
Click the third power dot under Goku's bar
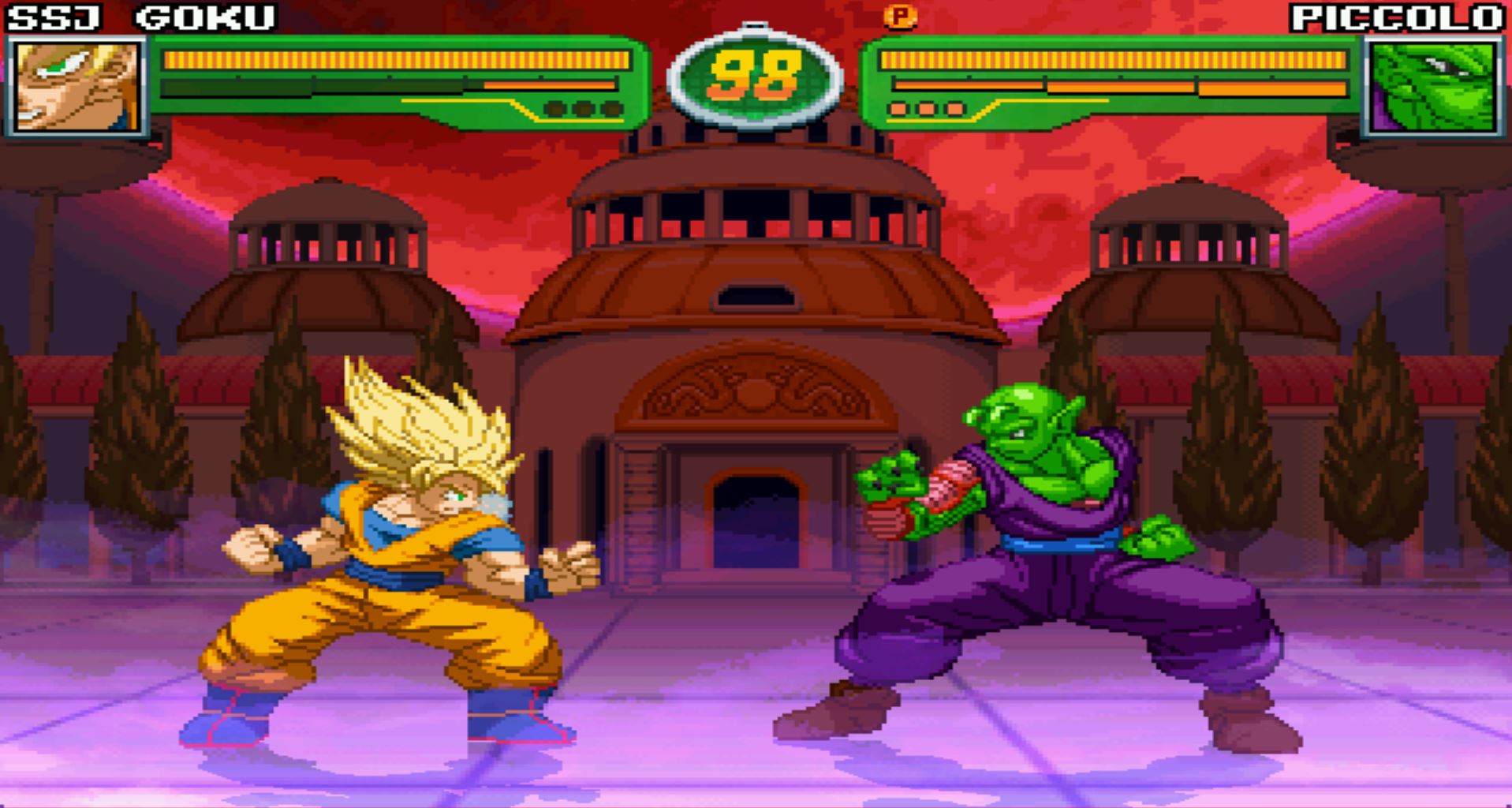(x=612, y=108)
